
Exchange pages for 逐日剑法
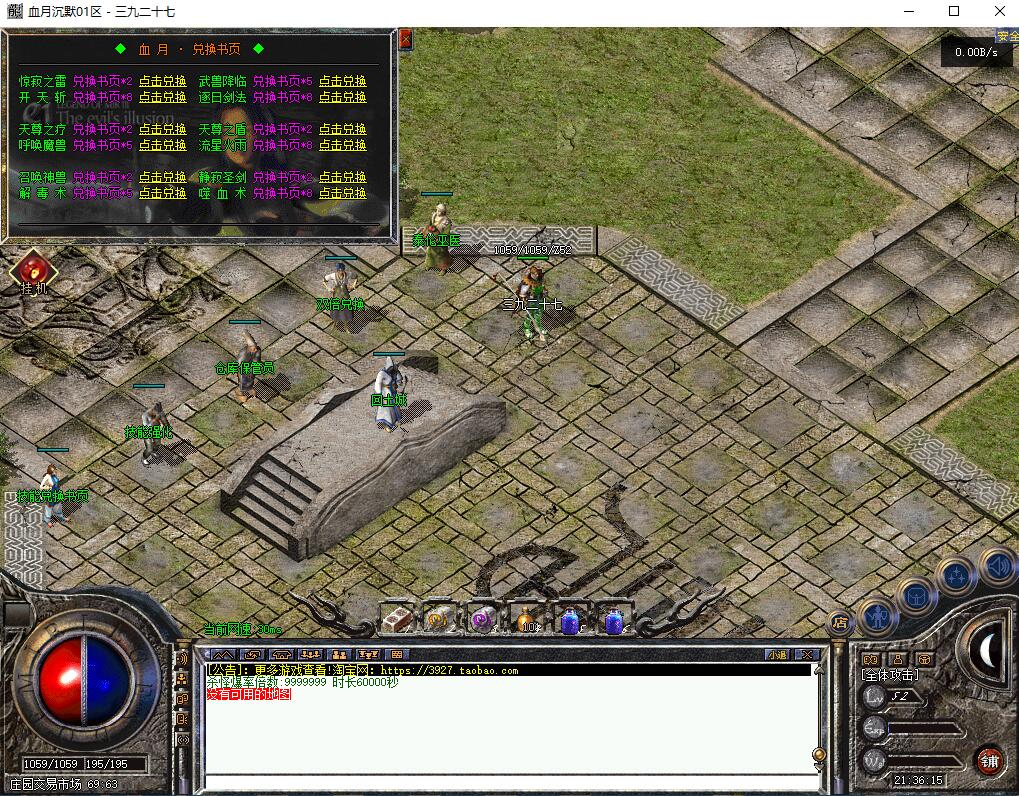click(x=342, y=97)
